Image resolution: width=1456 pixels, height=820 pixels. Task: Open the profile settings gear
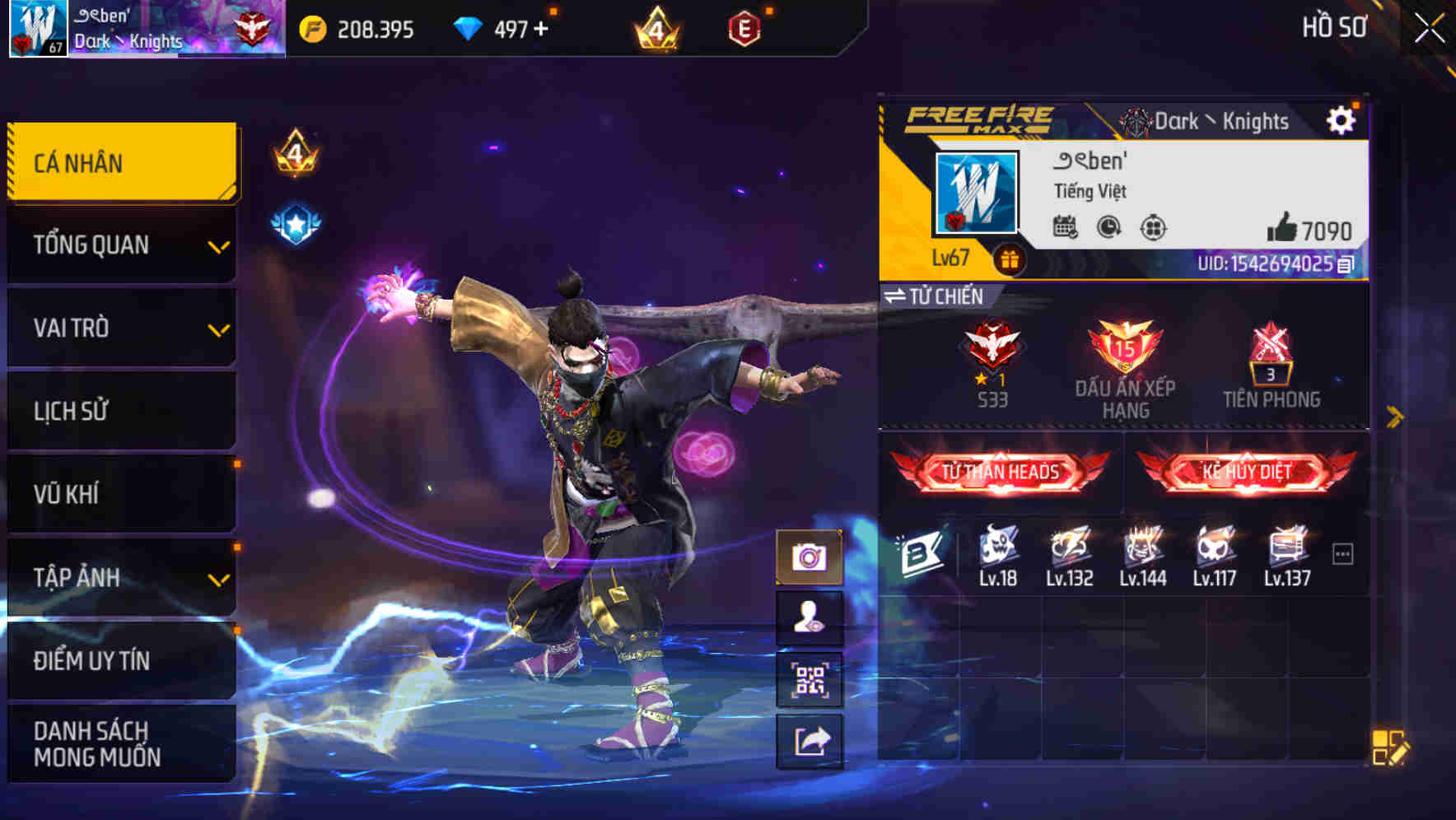1342,119
